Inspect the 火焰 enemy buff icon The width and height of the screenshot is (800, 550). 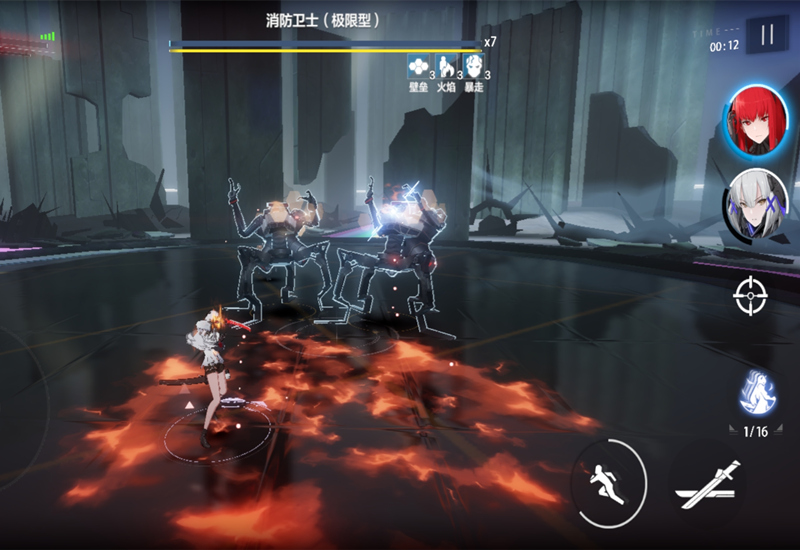click(x=447, y=67)
